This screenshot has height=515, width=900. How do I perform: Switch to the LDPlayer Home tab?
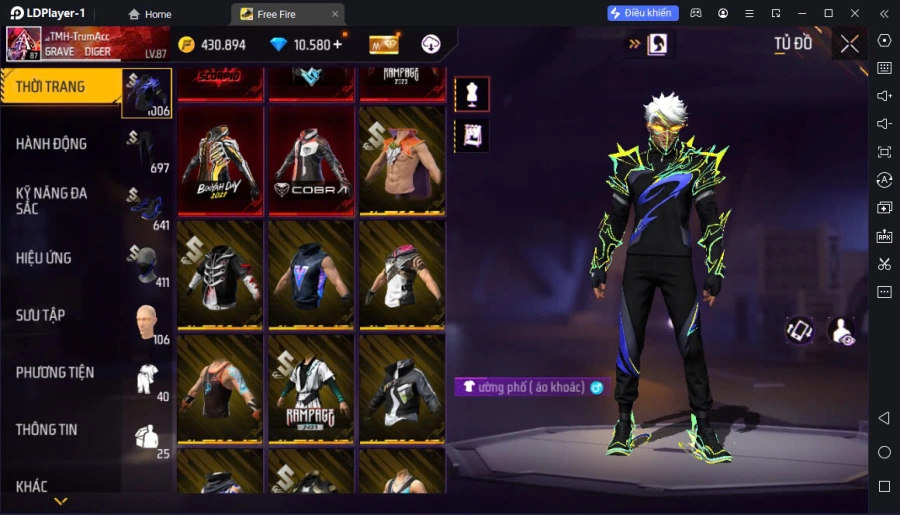(x=149, y=14)
